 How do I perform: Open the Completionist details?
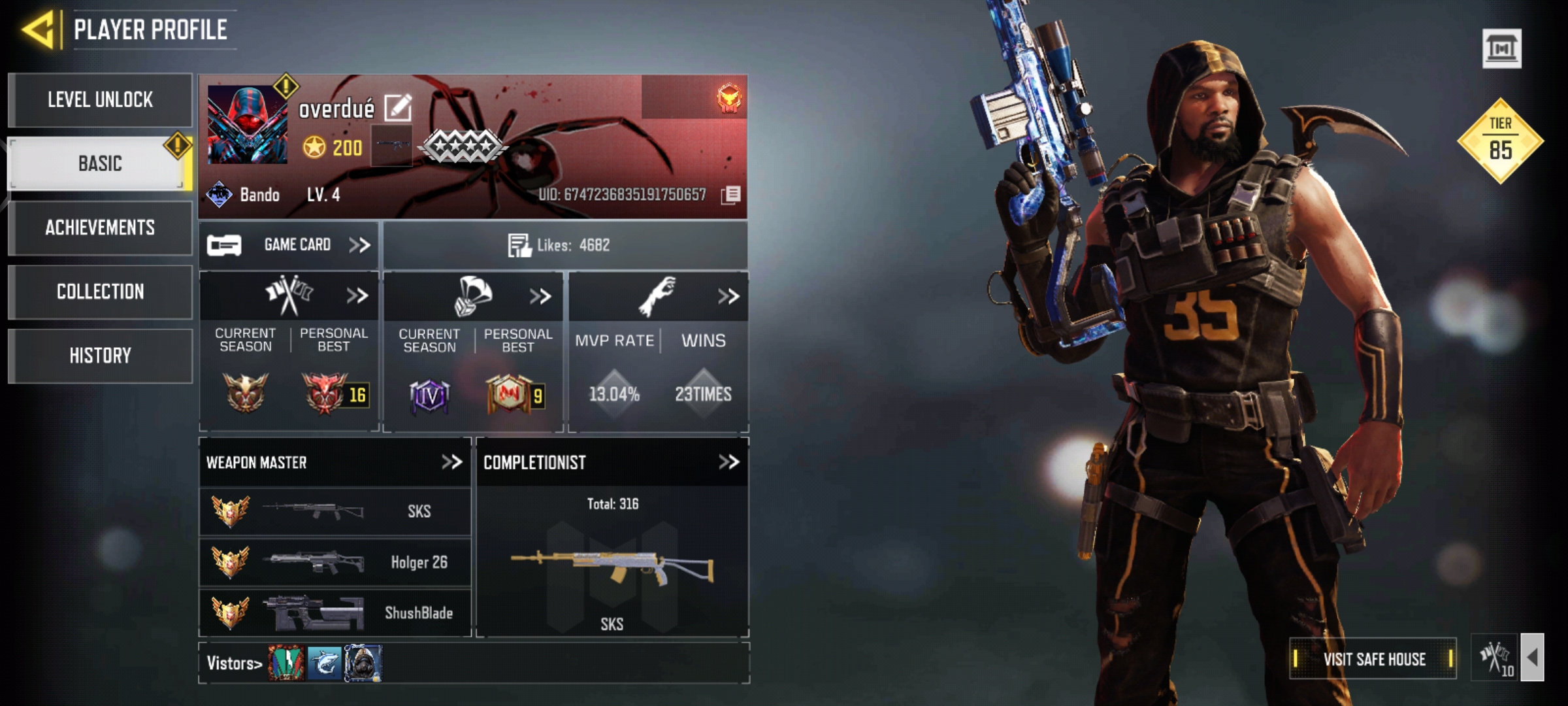click(x=728, y=462)
